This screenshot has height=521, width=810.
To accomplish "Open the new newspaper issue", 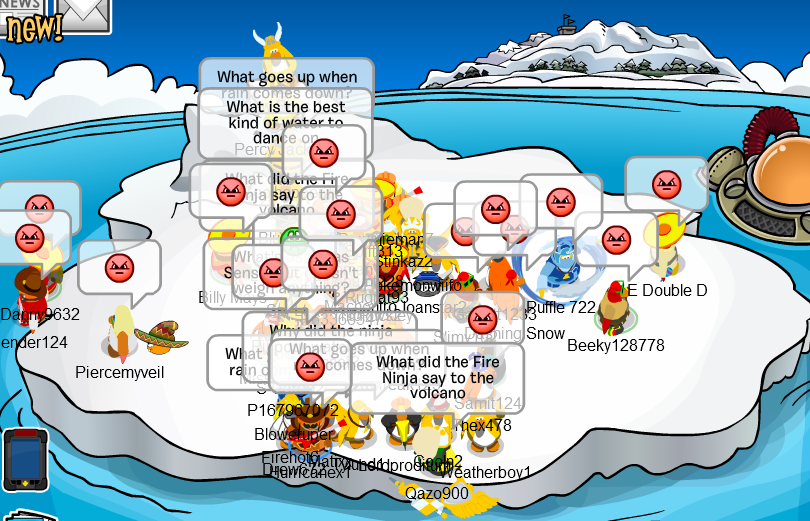I will 22,20.
